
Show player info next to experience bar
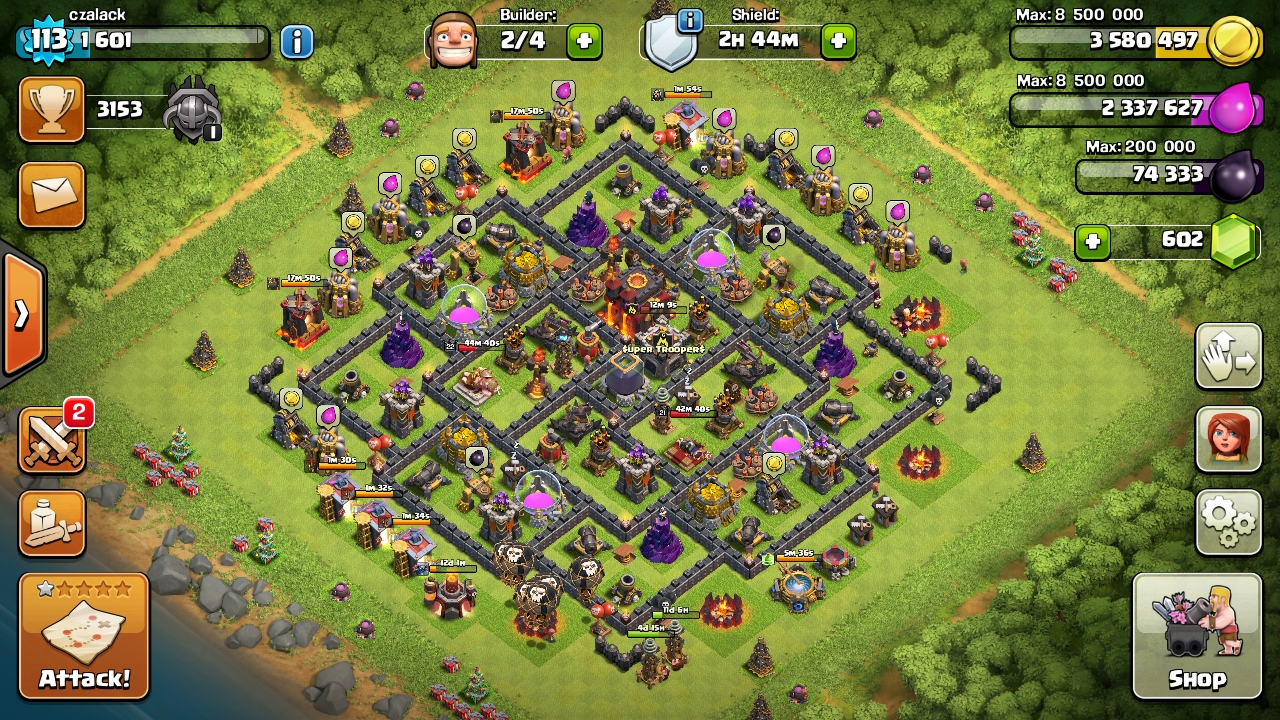(x=296, y=42)
